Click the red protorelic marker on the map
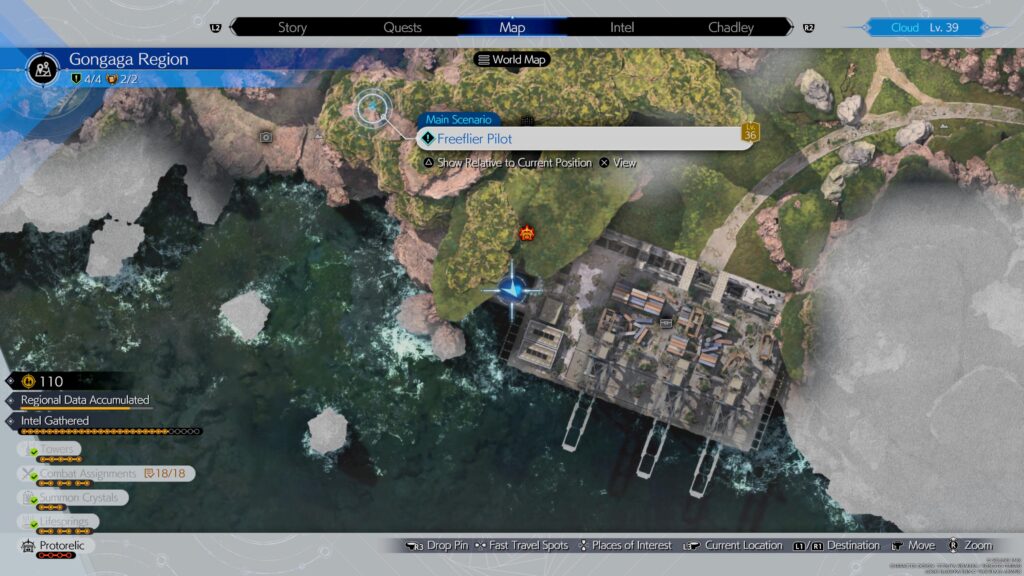Viewport: 1024px width, 576px height. click(x=526, y=234)
